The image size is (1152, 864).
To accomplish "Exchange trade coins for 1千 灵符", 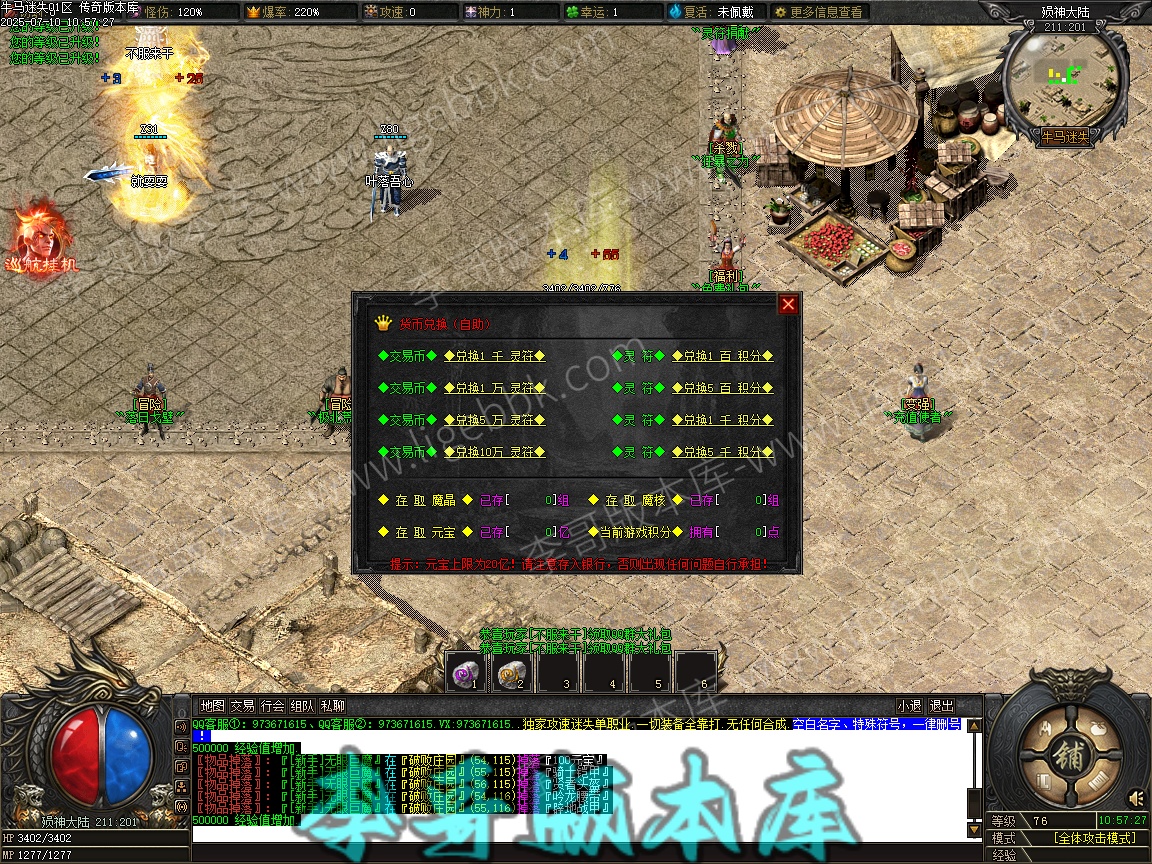I will 494,356.
